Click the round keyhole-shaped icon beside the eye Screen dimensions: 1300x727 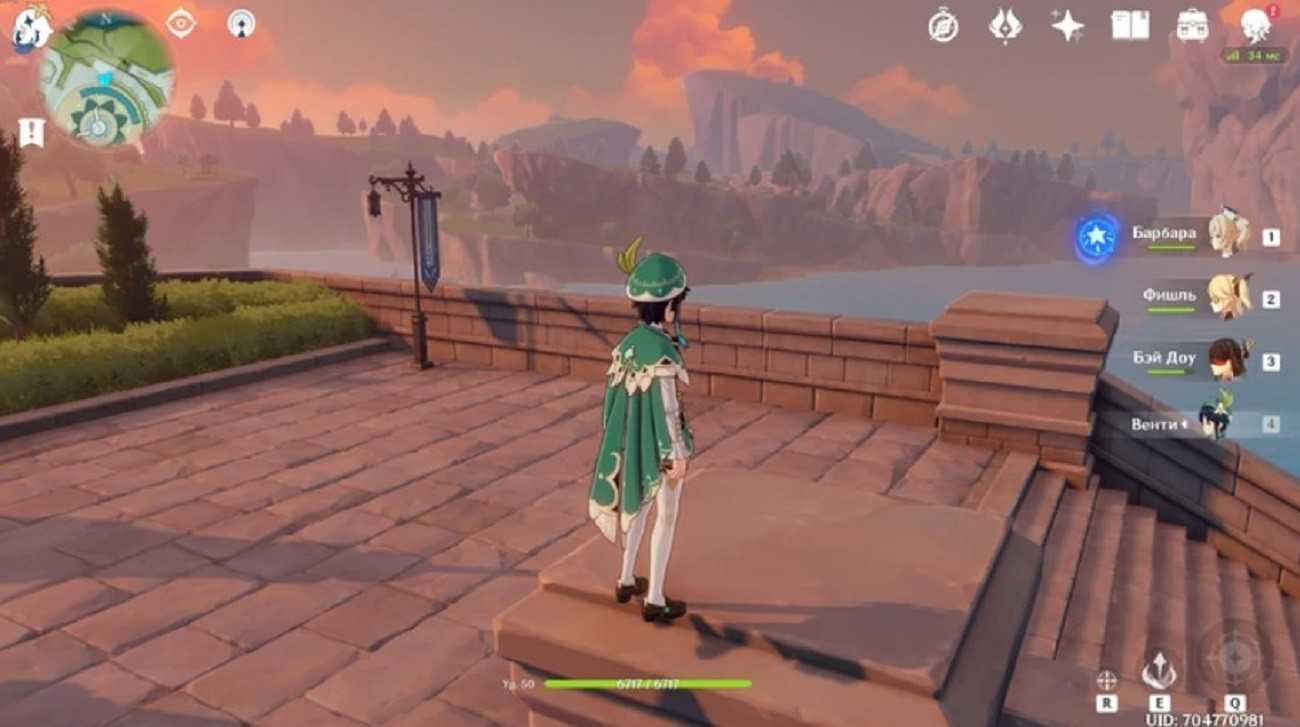pyautogui.click(x=240, y=23)
